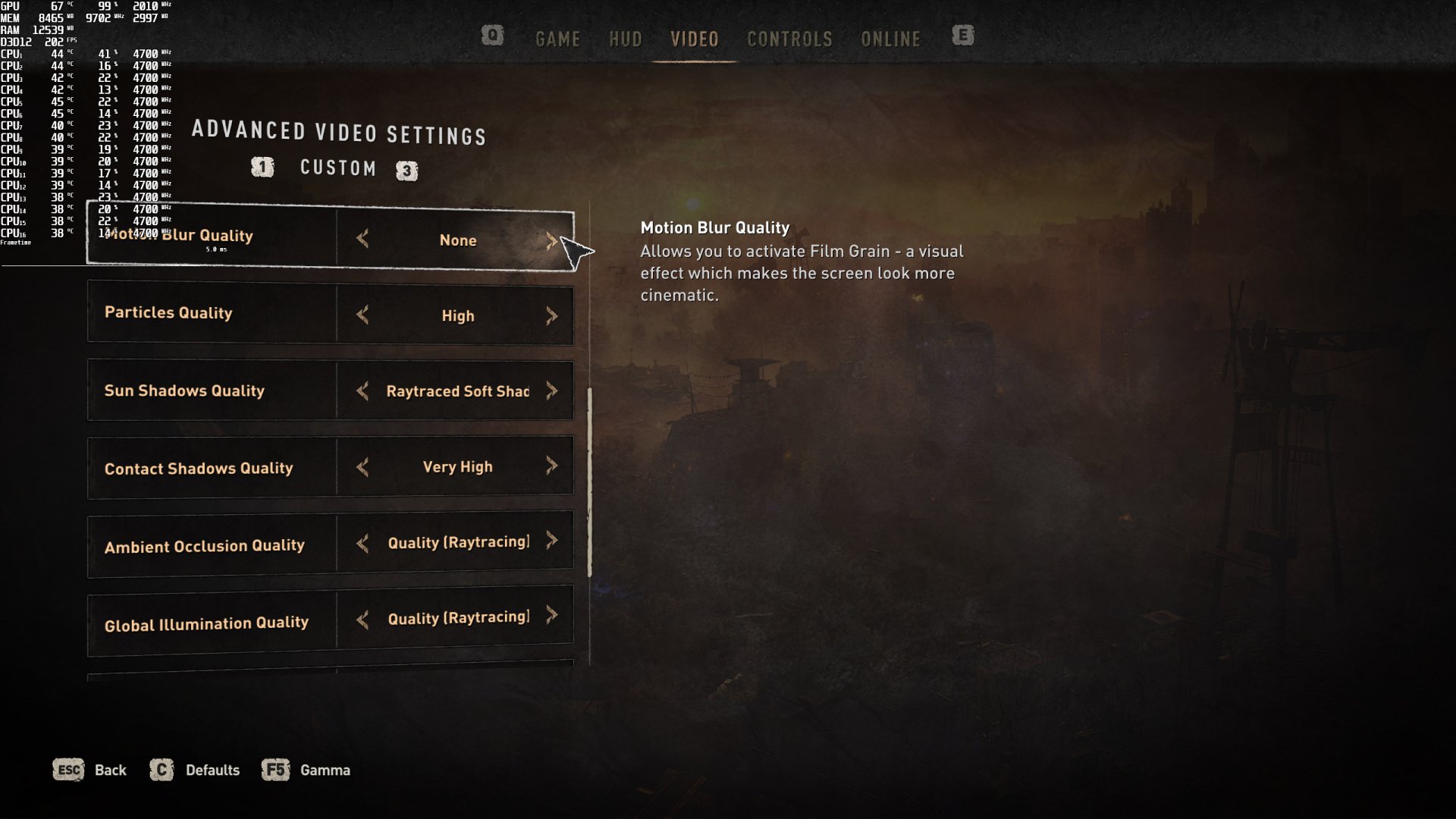
Task: Open the ONLINE tab
Action: [890, 39]
